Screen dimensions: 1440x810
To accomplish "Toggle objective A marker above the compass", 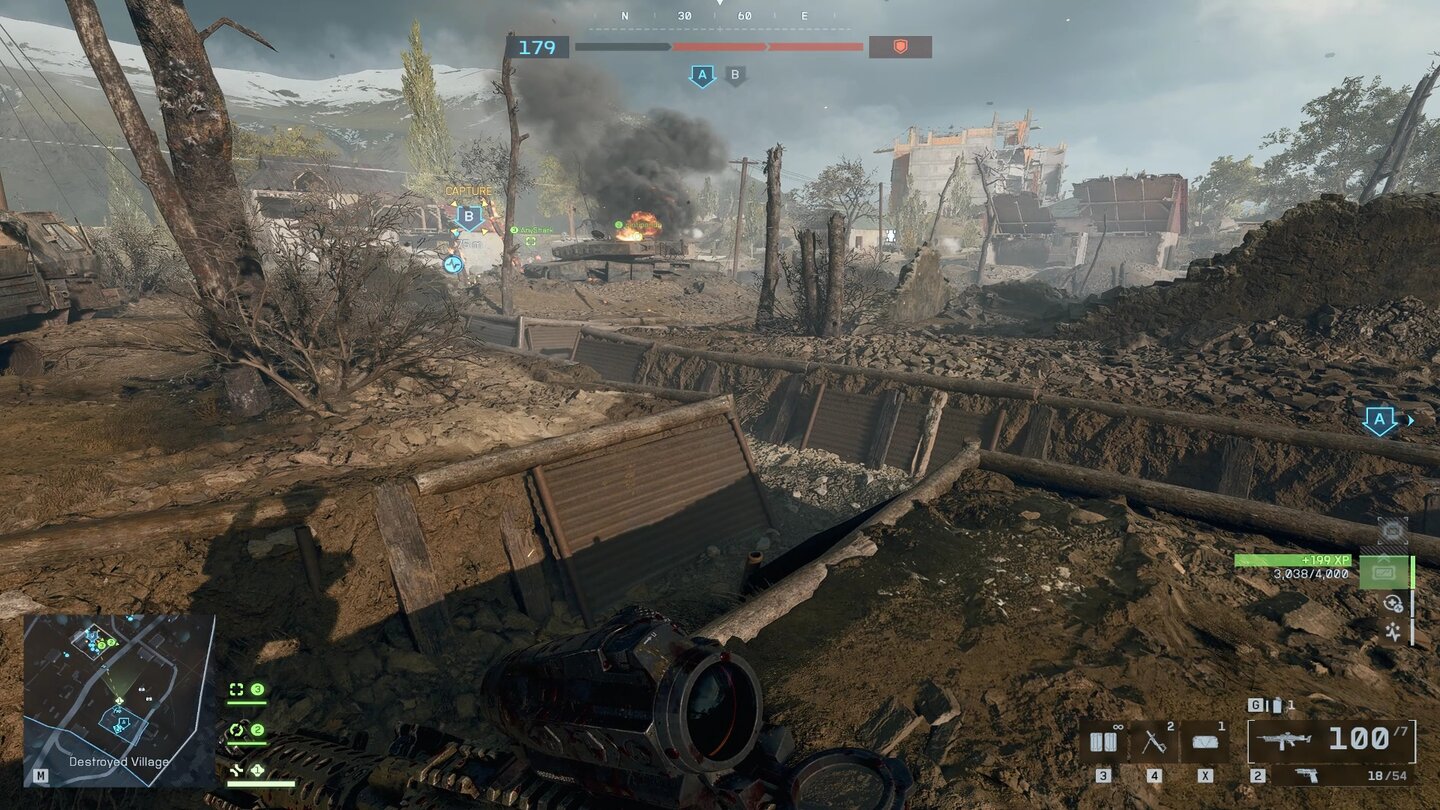I will pyautogui.click(x=705, y=72).
